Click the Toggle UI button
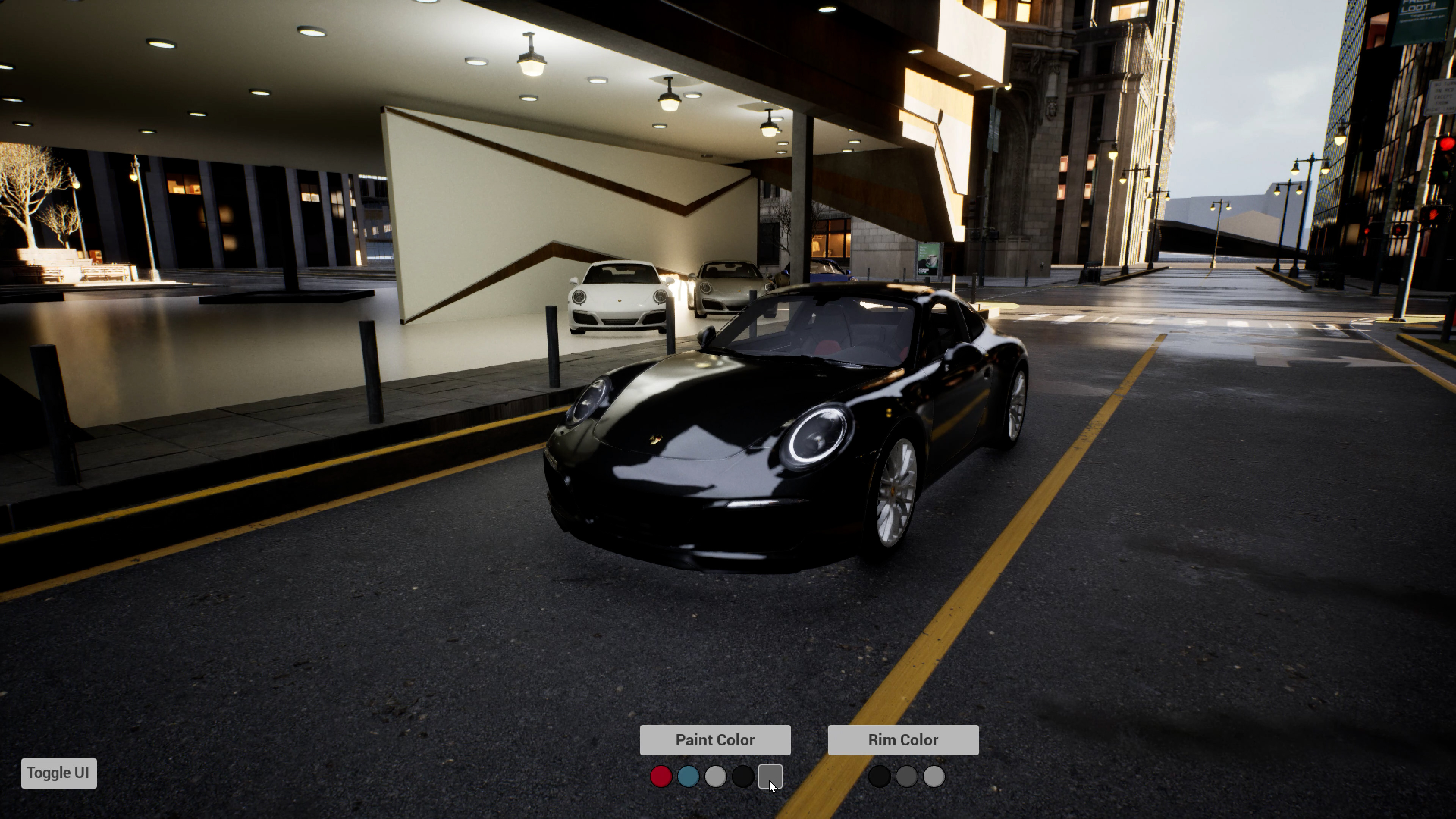1456x819 pixels. [59, 773]
